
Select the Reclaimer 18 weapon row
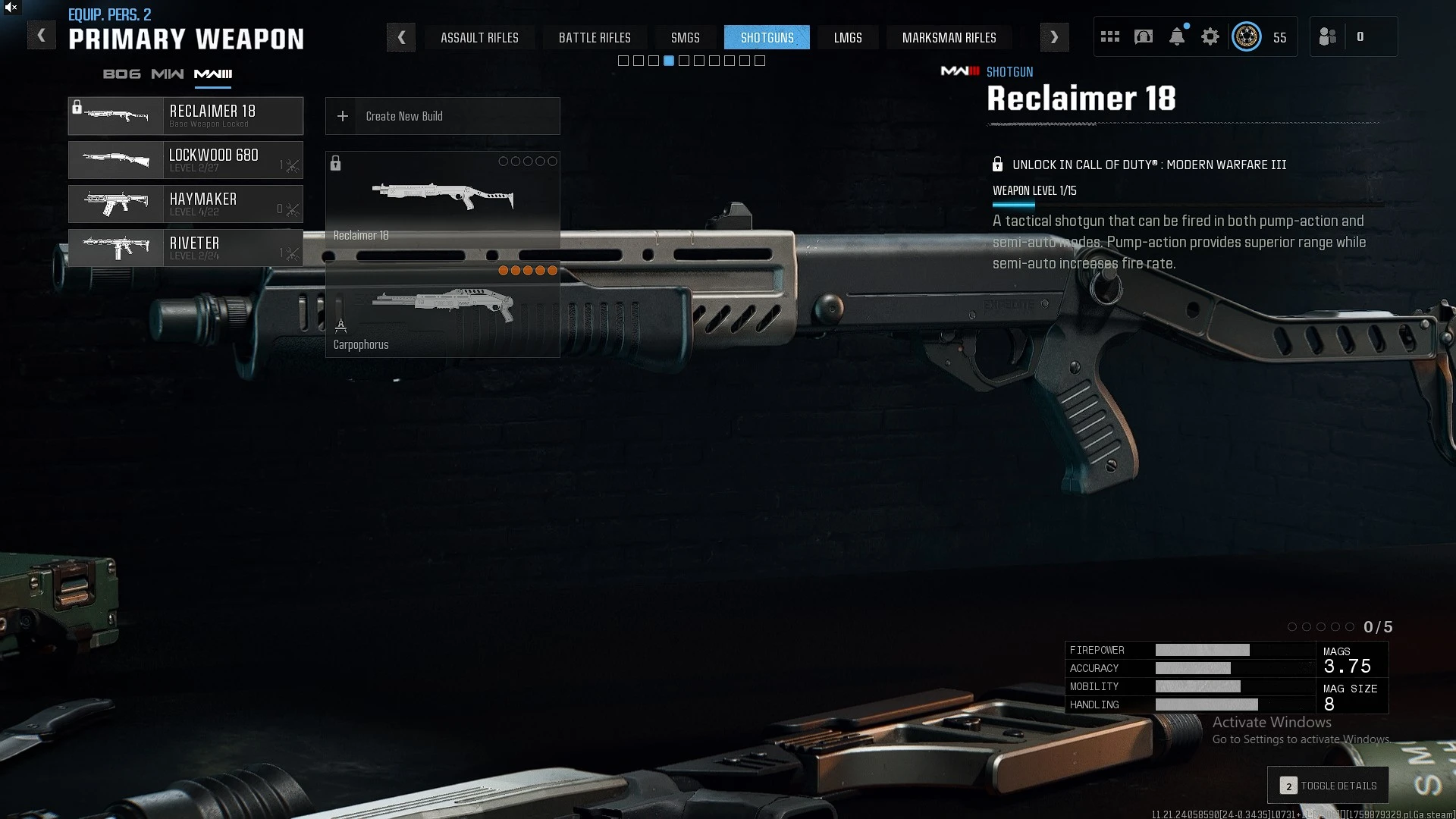[186, 116]
